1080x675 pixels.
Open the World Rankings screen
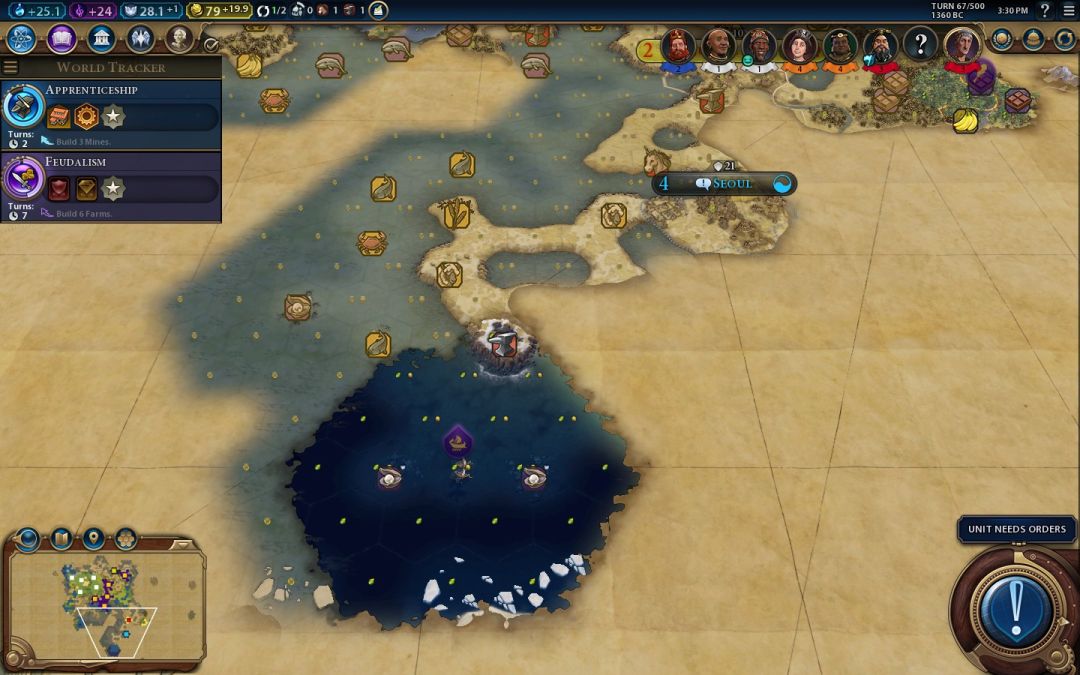pos(1002,40)
